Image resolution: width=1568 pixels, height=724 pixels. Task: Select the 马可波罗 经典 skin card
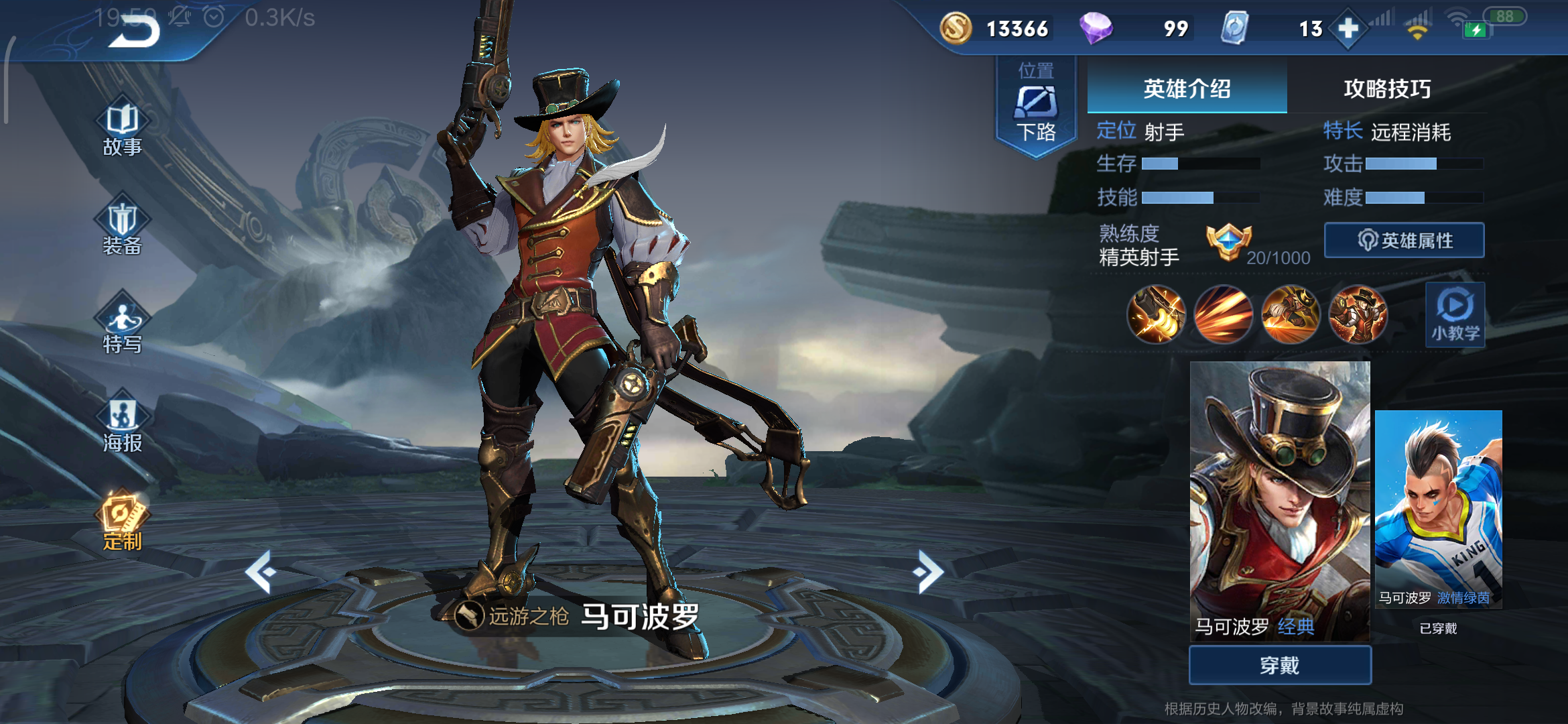pos(1280,499)
